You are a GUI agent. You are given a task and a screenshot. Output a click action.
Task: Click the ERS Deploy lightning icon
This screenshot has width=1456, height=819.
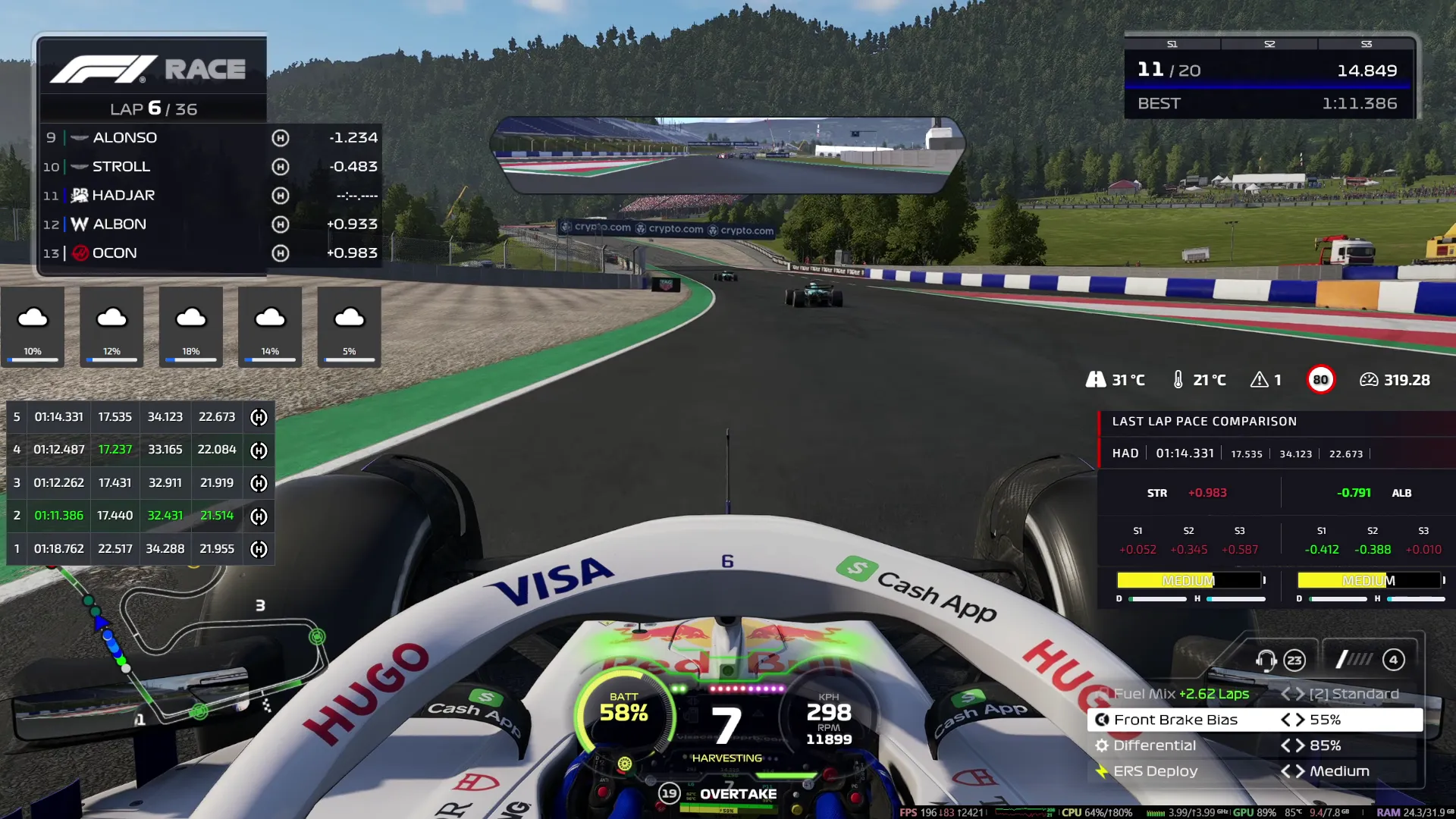(1102, 771)
